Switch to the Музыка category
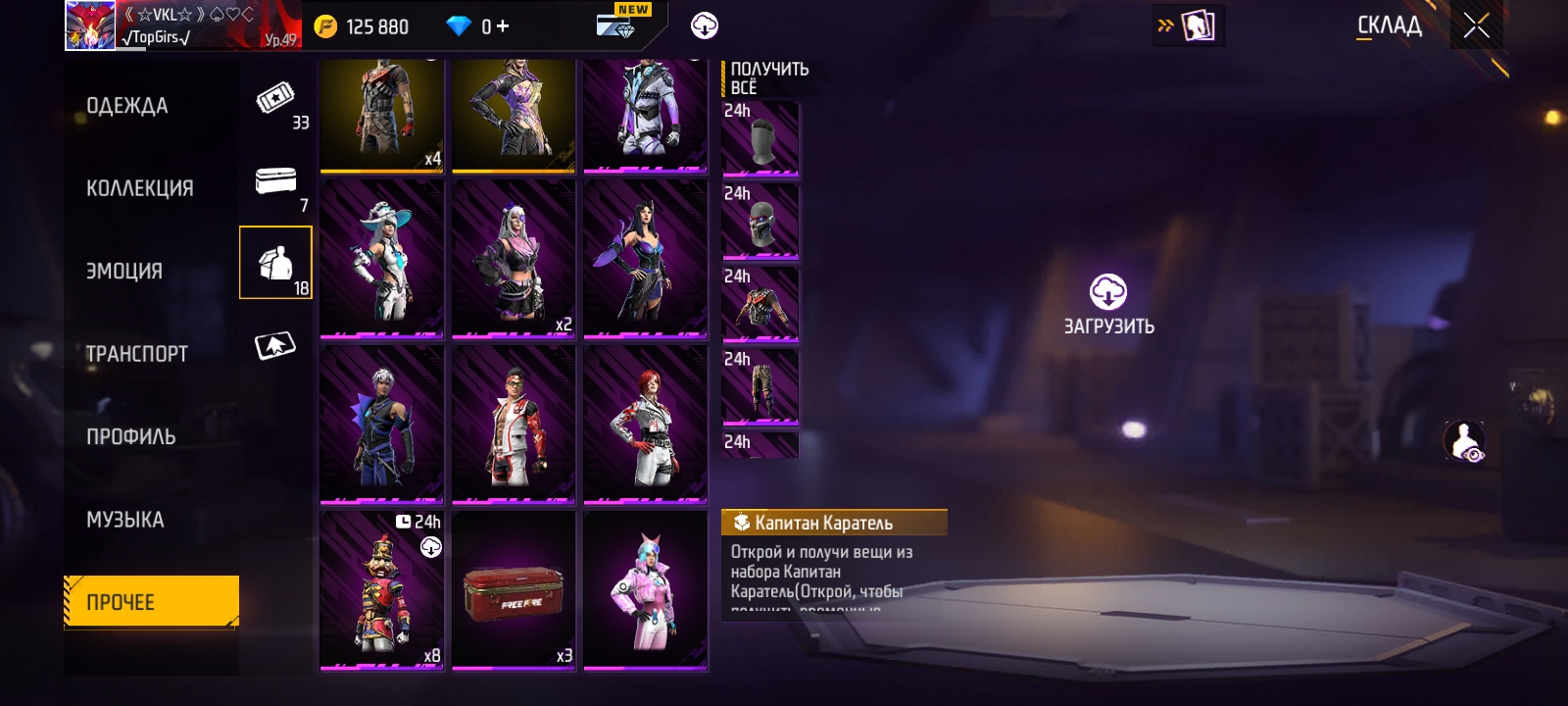1568x706 pixels. pyautogui.click(x=124, y=520)
